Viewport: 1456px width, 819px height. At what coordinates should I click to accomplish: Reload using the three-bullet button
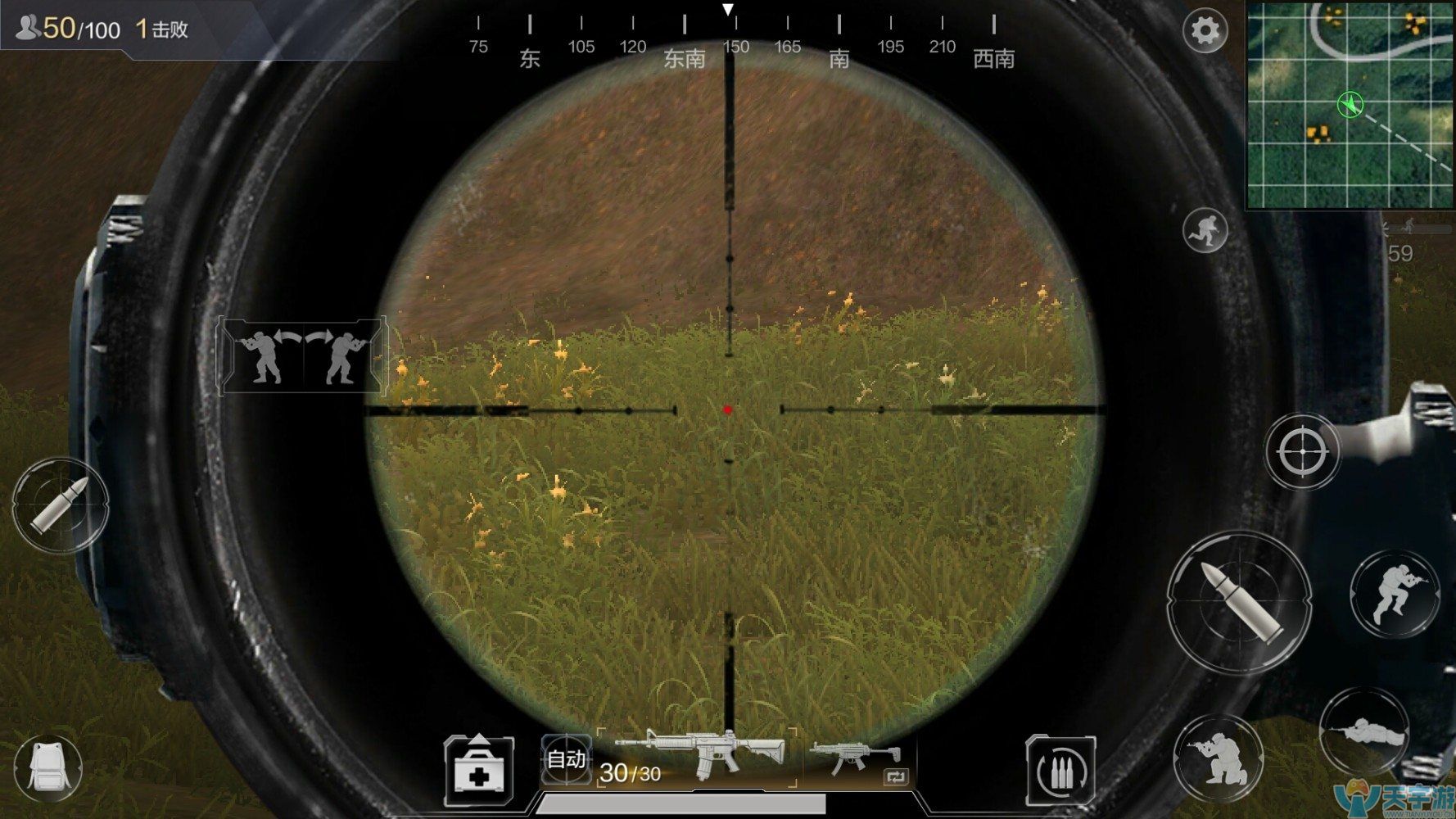tap(1060, 769)
